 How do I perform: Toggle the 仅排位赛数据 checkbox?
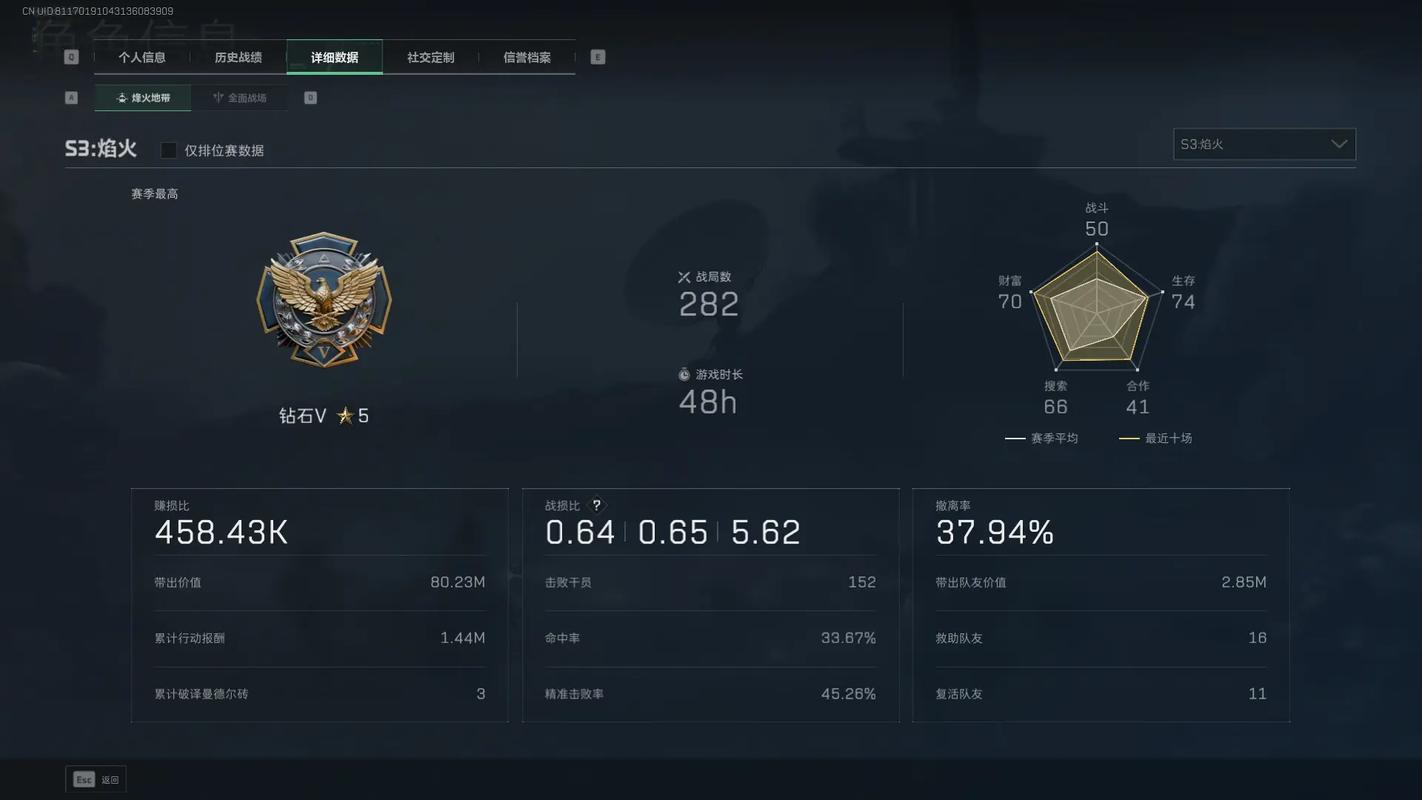pyautogui.click(x=169, y=150)
